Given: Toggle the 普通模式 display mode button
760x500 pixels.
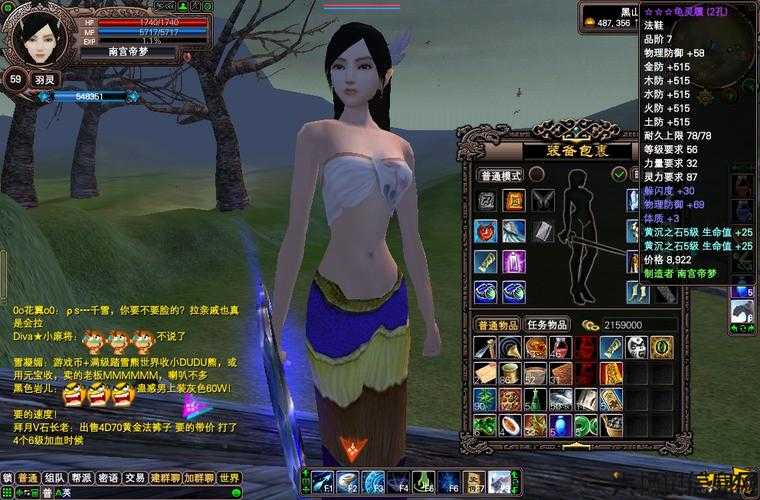Looking at the screenshot, I should point(497,174).
